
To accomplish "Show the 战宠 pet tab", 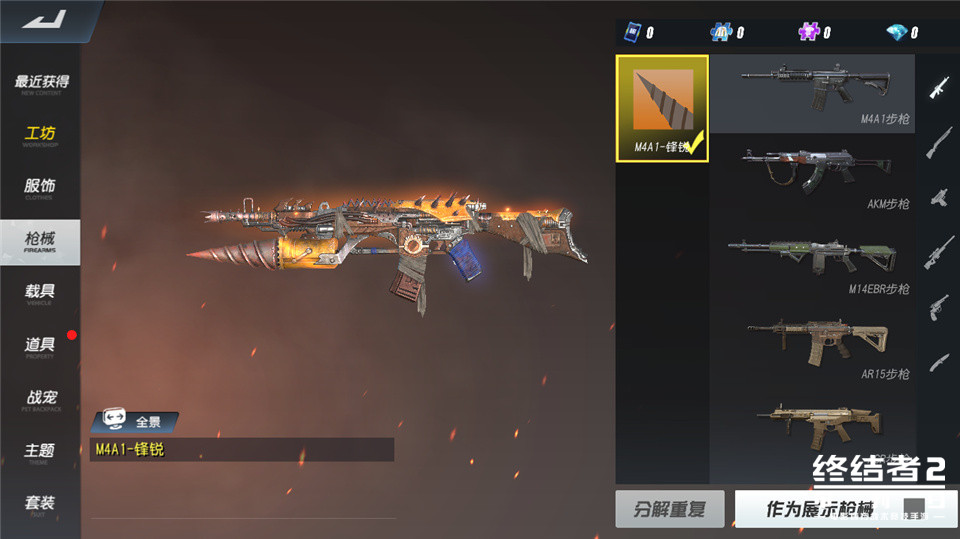I will [41, 399].
